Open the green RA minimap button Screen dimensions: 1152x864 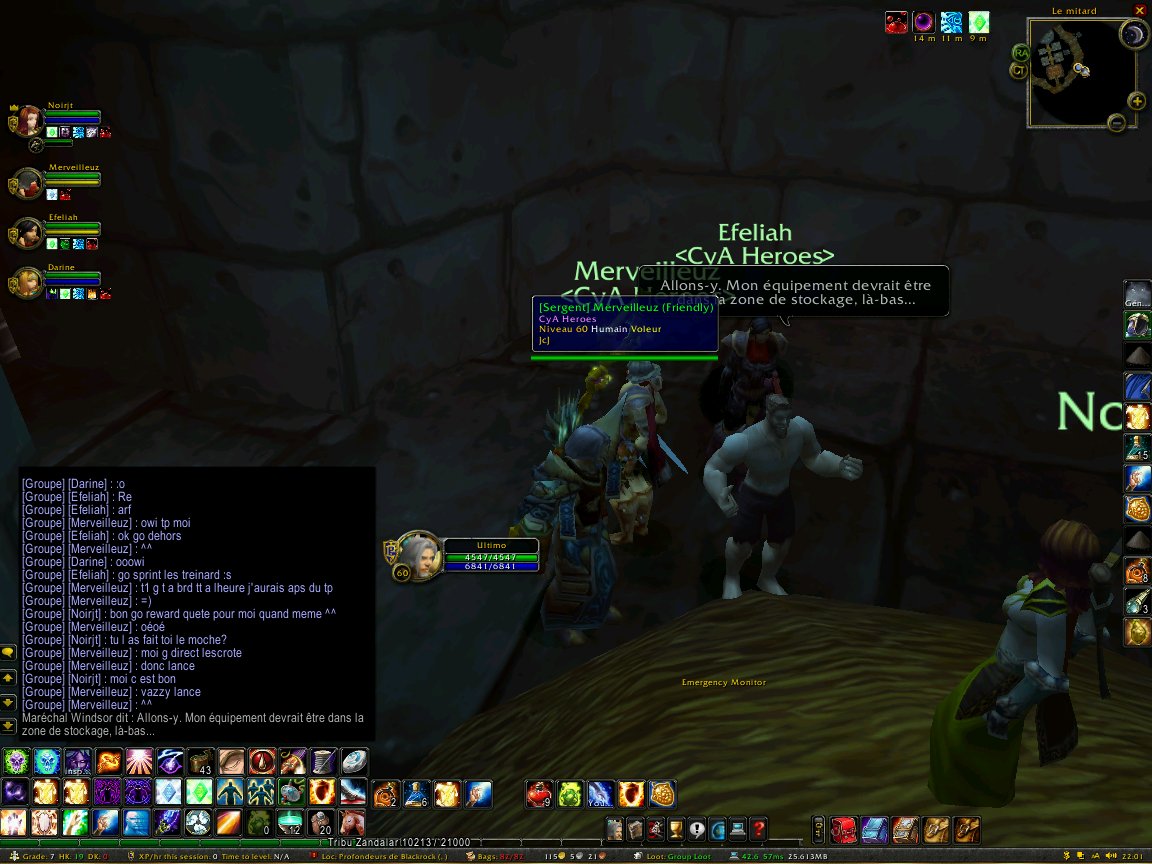click(1021, 52)
